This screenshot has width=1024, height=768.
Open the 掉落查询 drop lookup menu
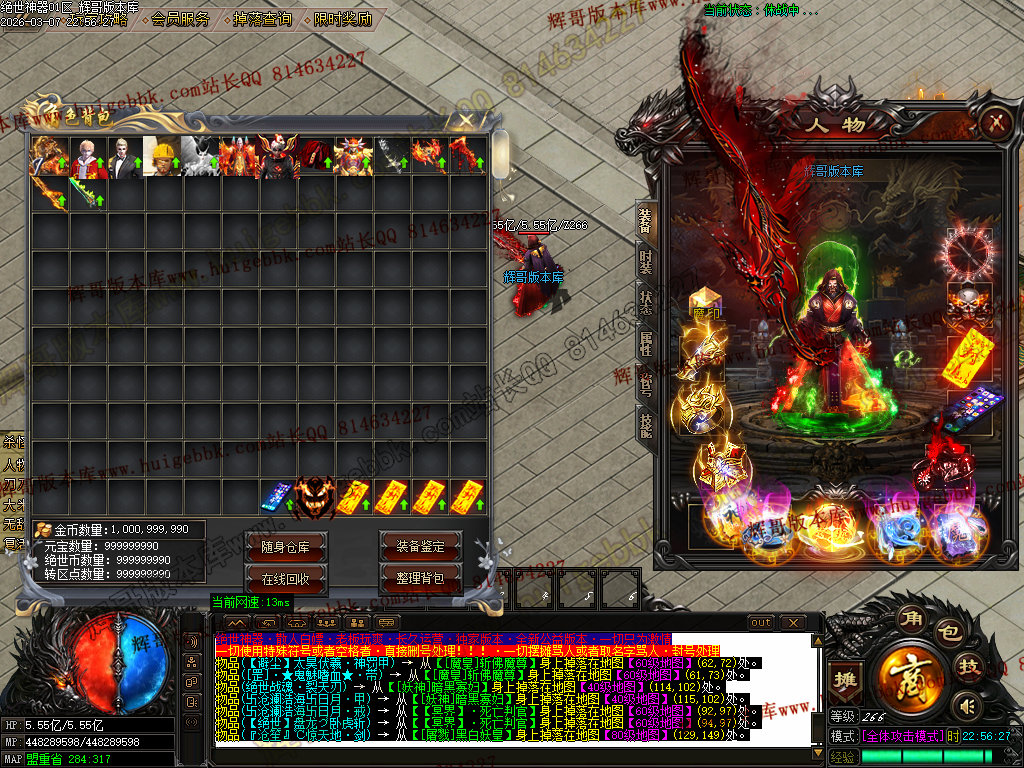tap(262, 19)
